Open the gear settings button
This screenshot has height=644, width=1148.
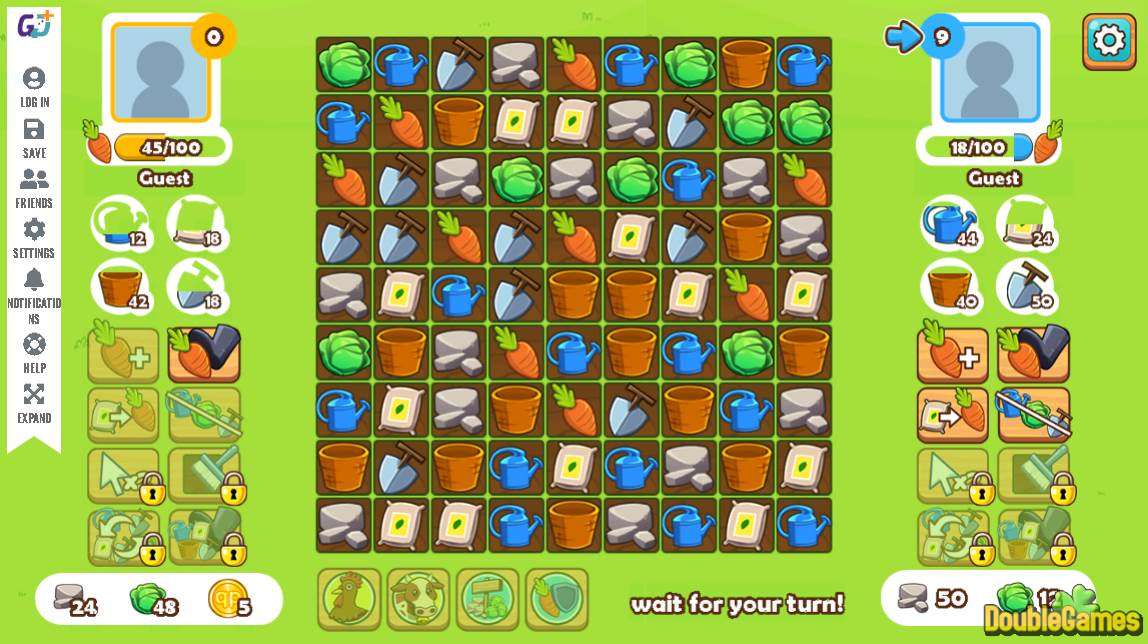1108,41
